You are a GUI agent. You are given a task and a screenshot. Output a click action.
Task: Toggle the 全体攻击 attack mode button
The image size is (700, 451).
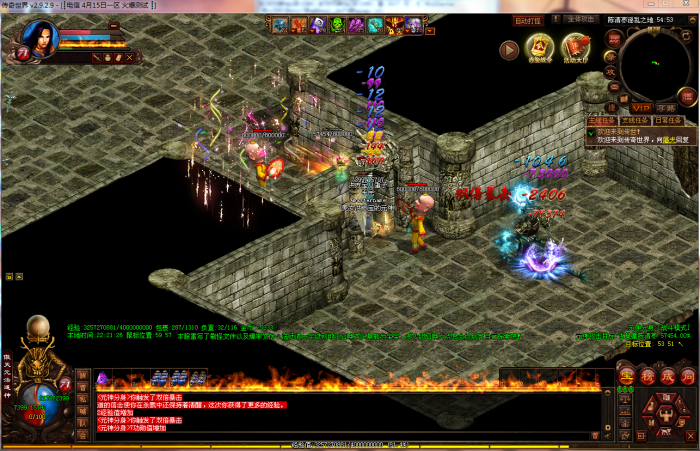click(581, 19)
